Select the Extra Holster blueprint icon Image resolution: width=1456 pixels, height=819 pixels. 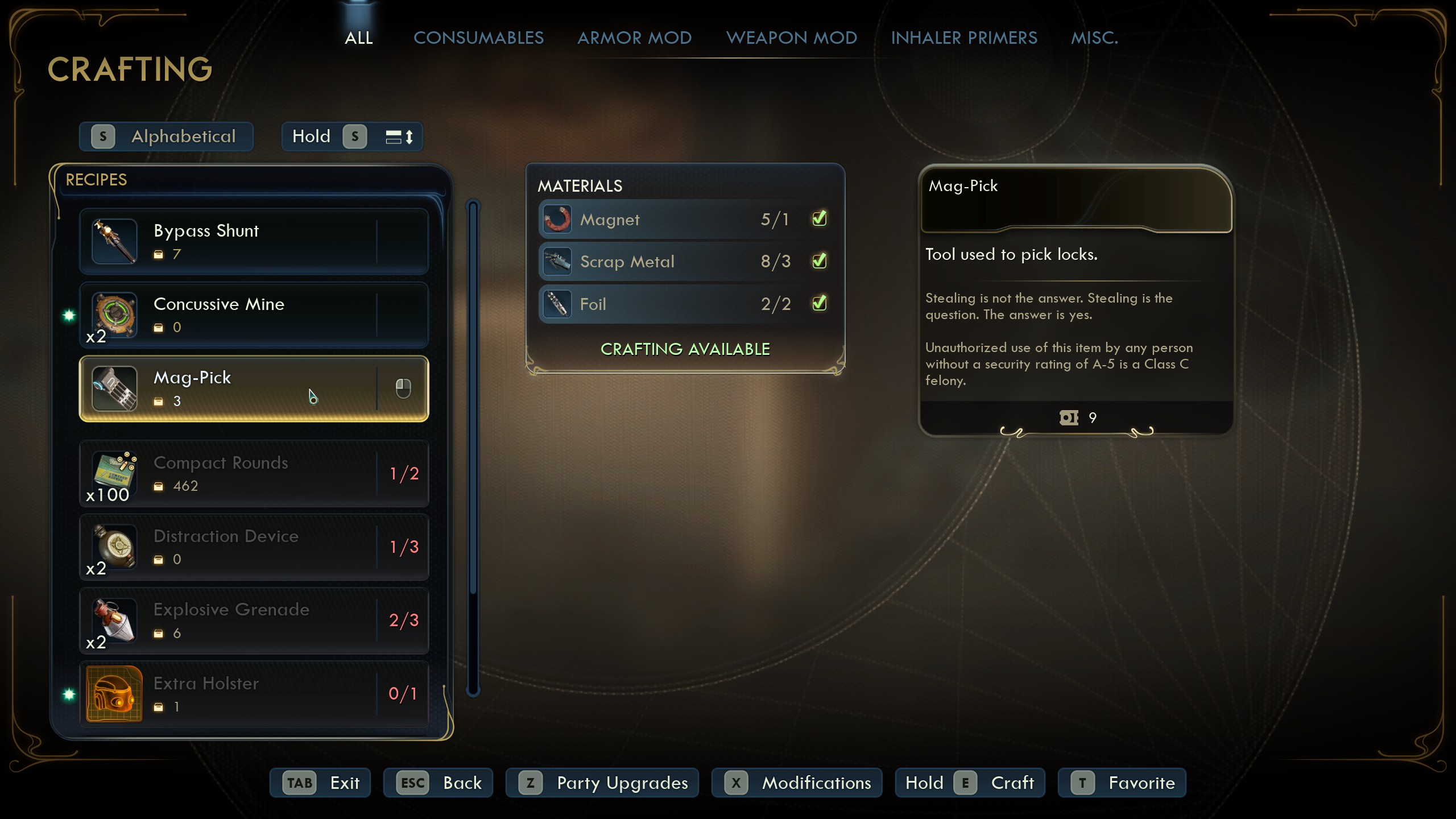(114, 694)
